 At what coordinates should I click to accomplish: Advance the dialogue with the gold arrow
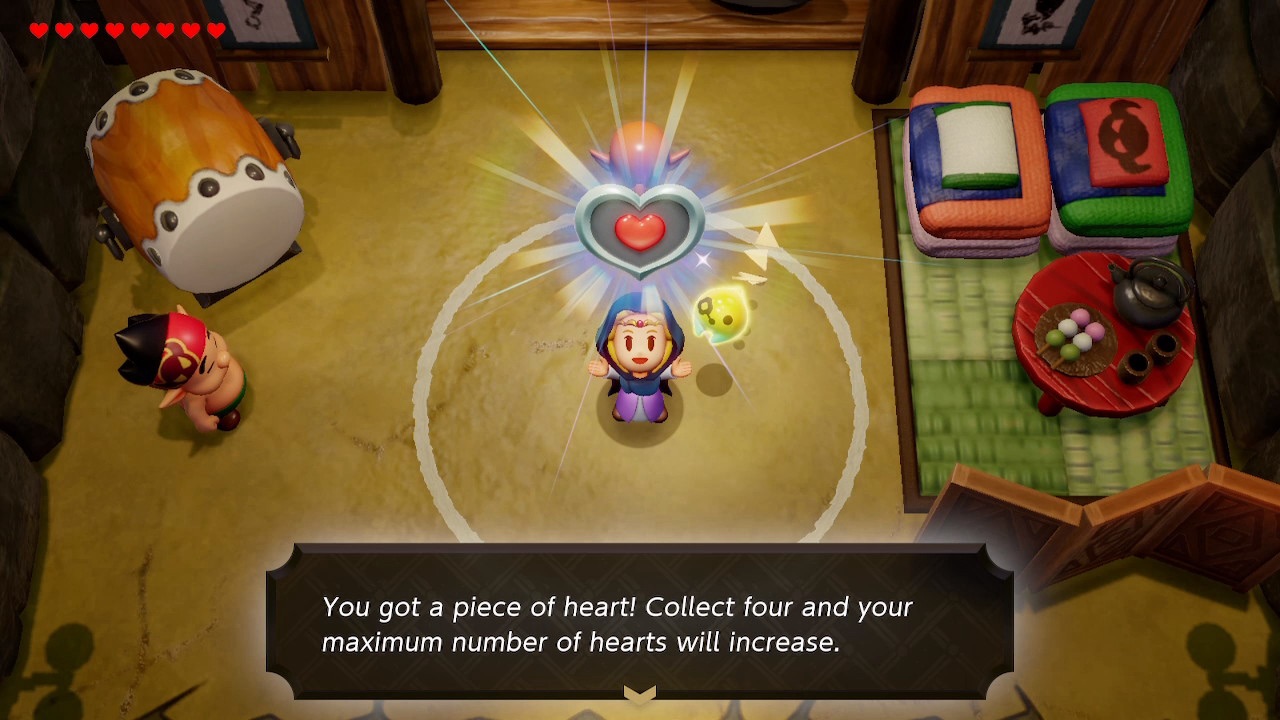(640, 693)
